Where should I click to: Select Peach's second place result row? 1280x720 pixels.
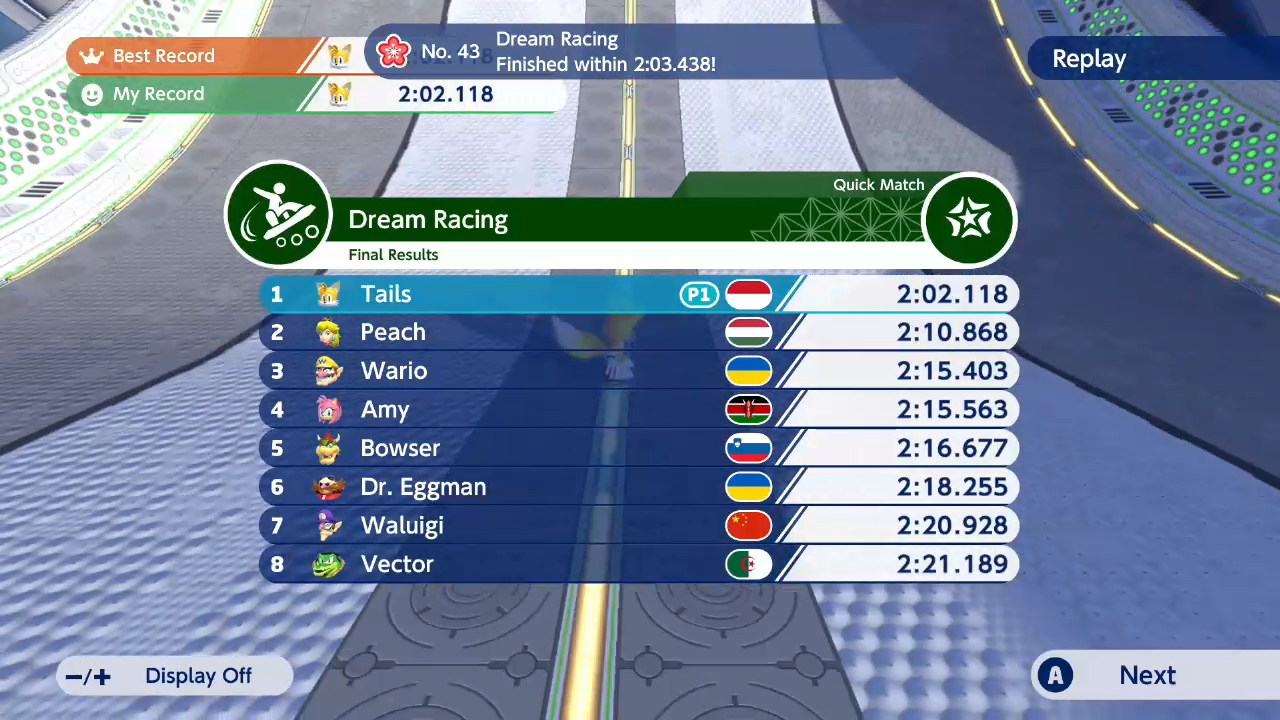638,332
